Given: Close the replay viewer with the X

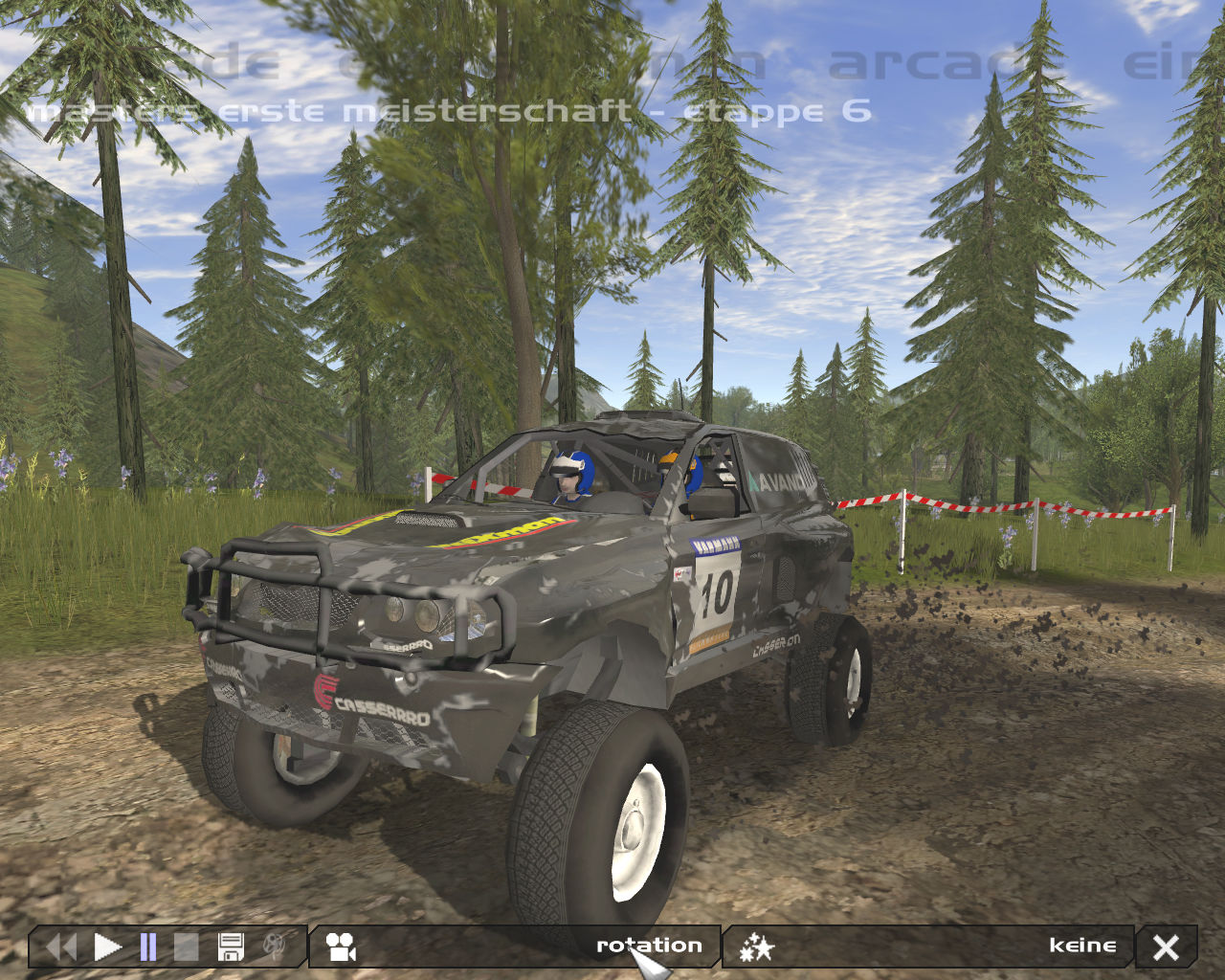Looking at the screenshot, I should pos(1166,947).
